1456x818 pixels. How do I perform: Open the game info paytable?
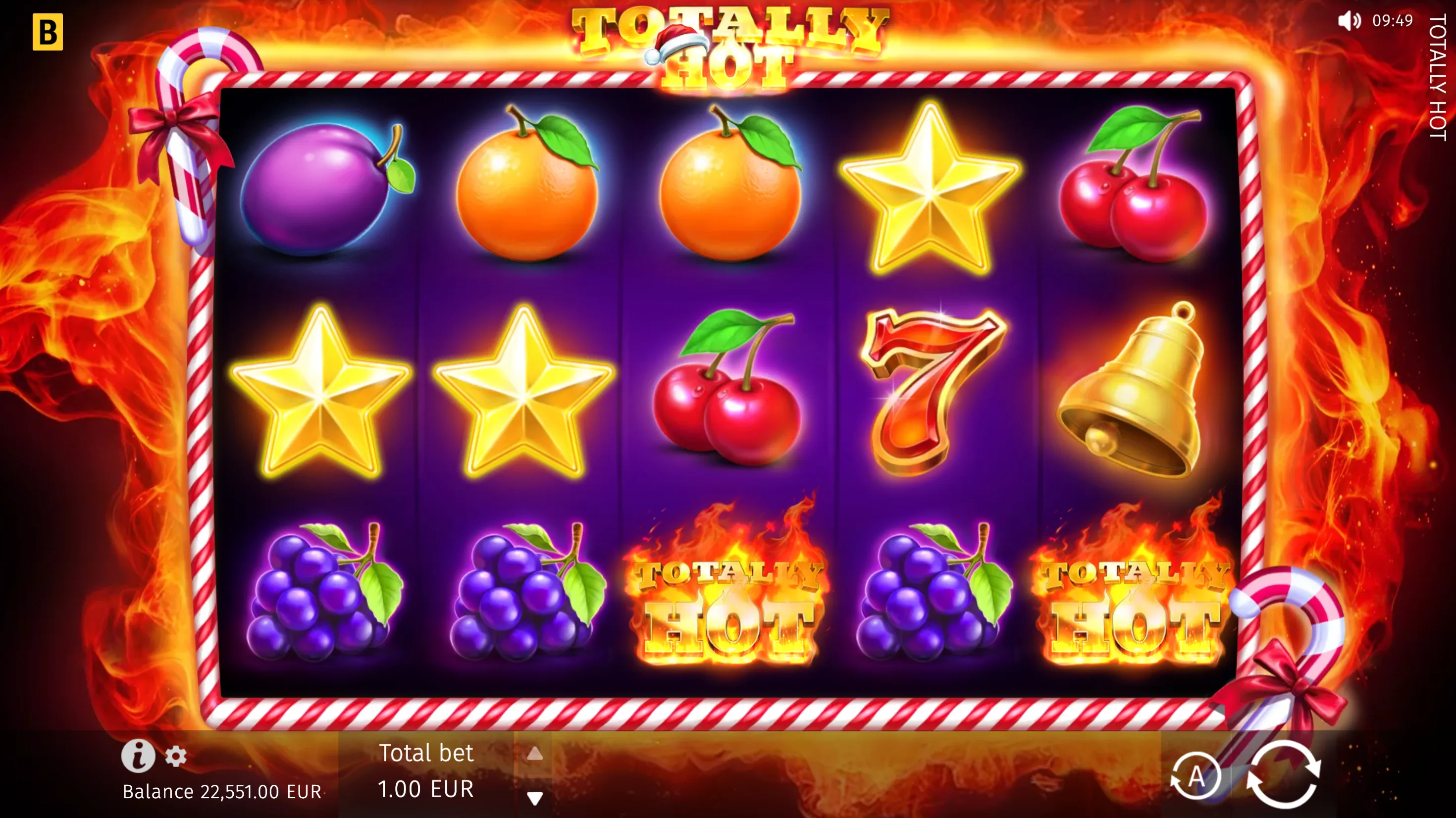(138, 756)
